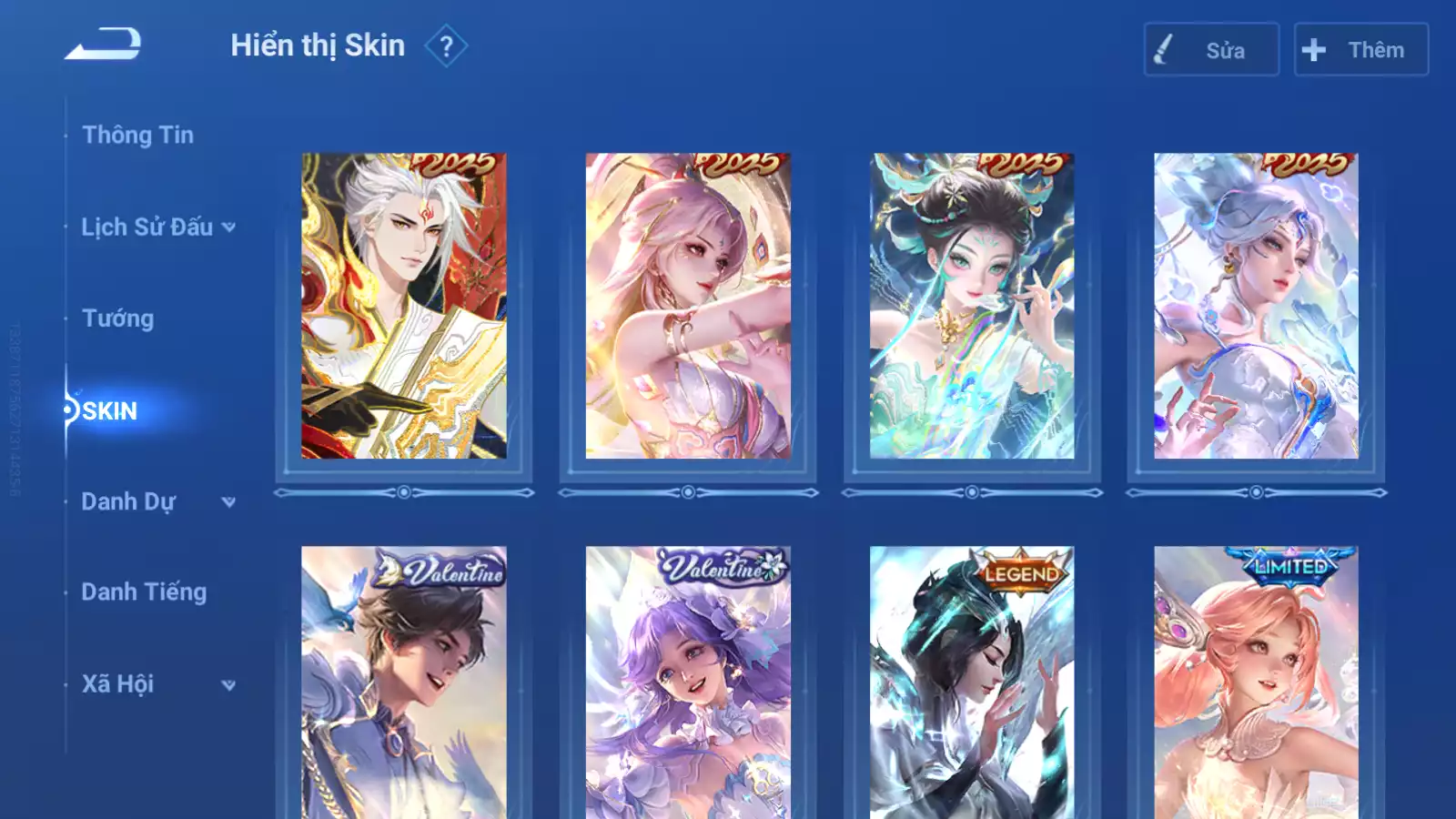Switch to the Thông Tin tab
The width and height of the screenshot is (1456, 819).
[x=137, y=135]
